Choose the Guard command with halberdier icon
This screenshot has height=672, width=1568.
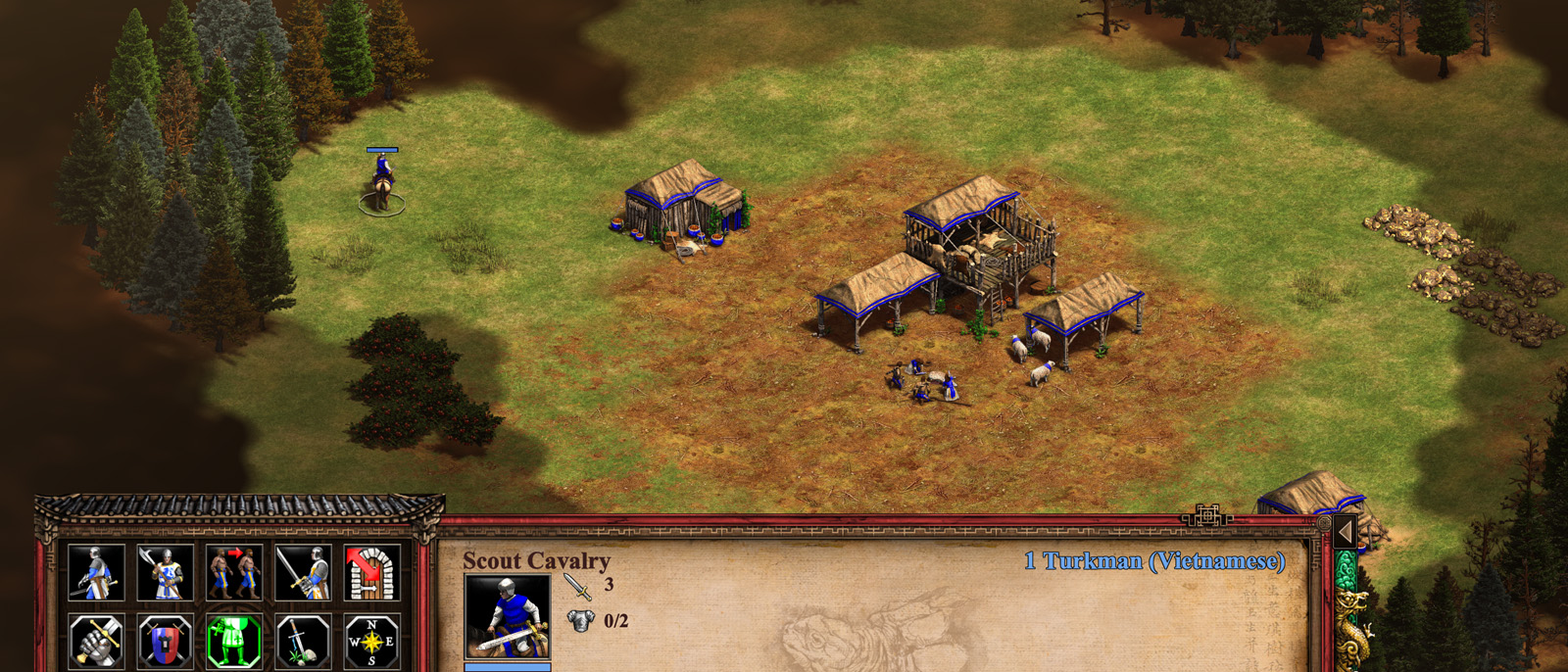(165, 572)
